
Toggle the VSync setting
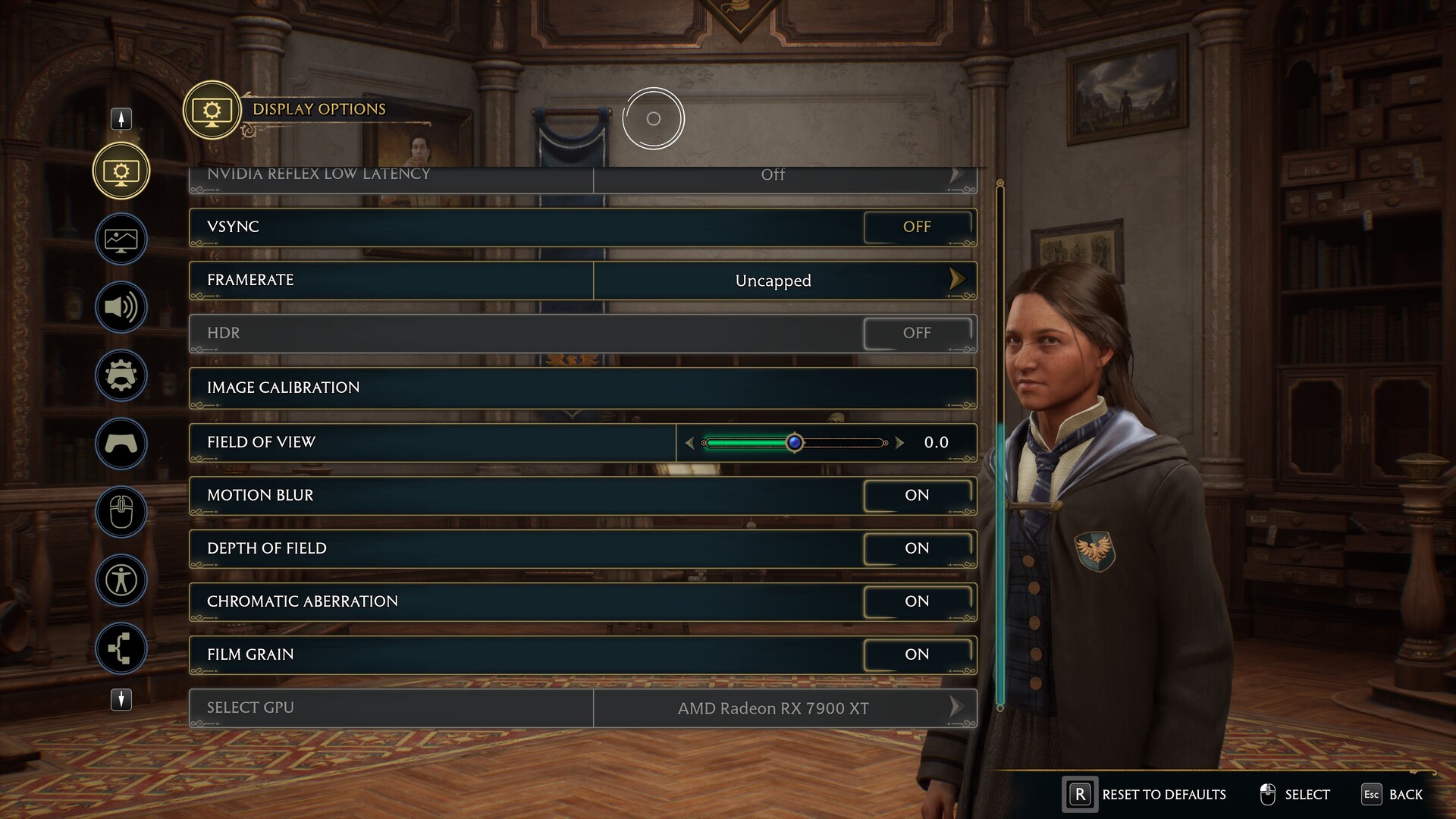[917, 227]
